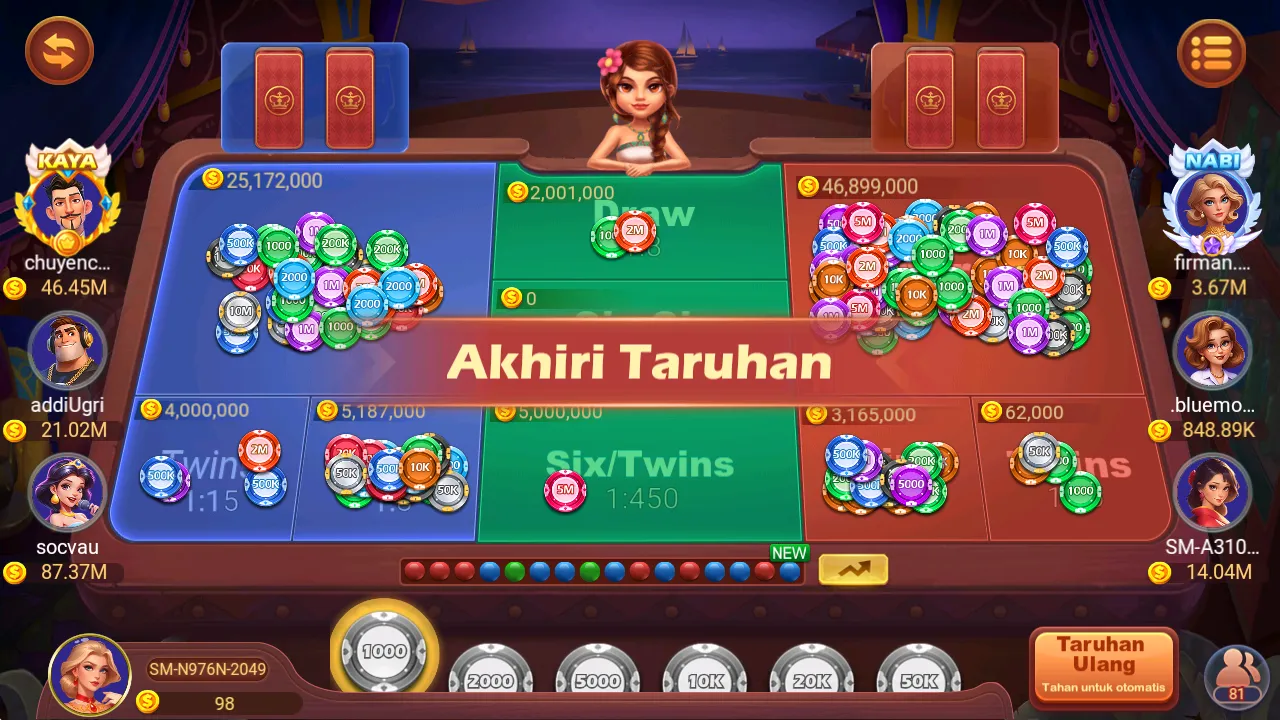This screenshot has height=720, width=1280.
Task: Open the trend chart icon marked NEW
Action: 853,569
